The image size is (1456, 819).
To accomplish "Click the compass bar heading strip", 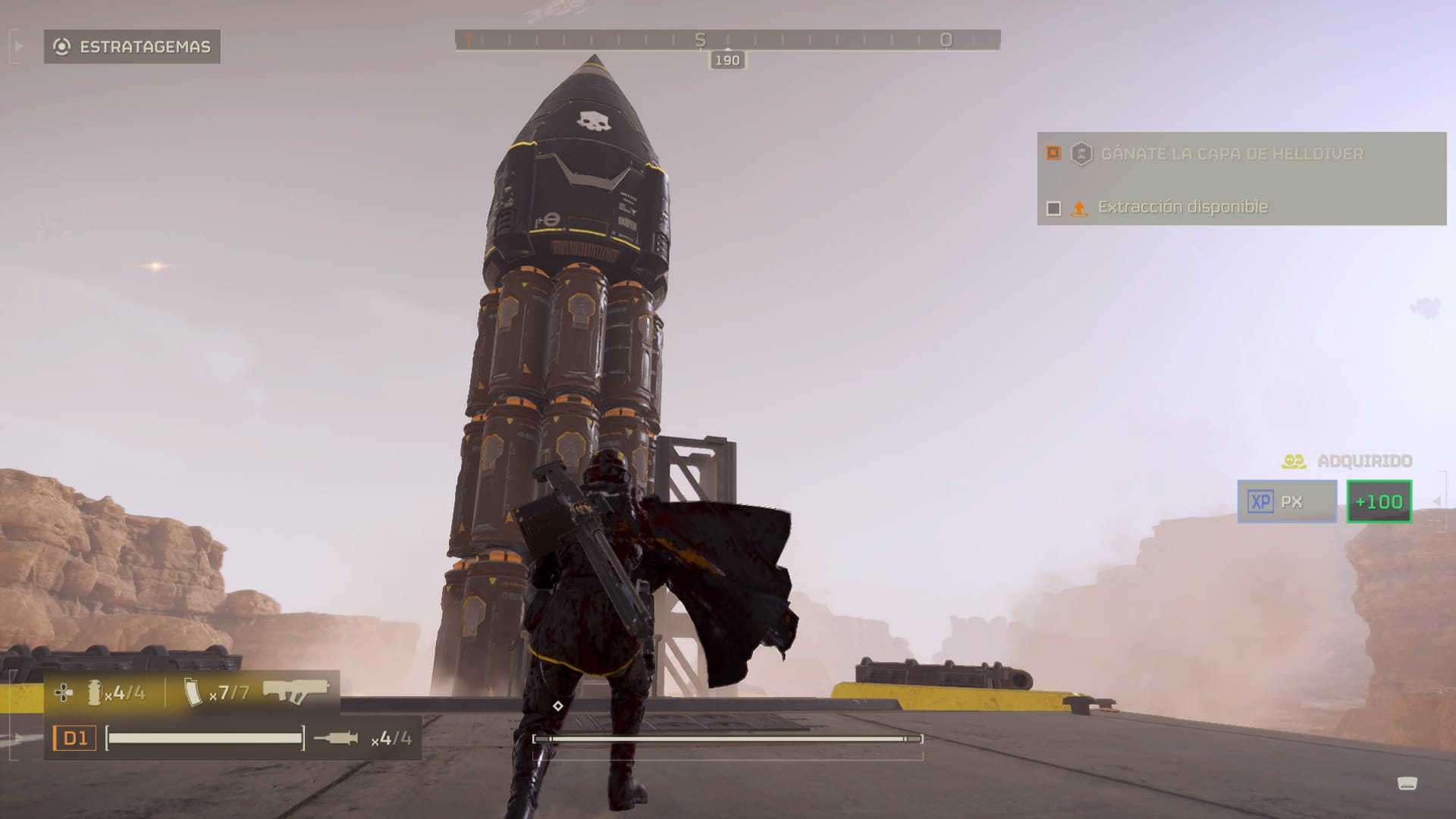I will (x=727, y=40).
